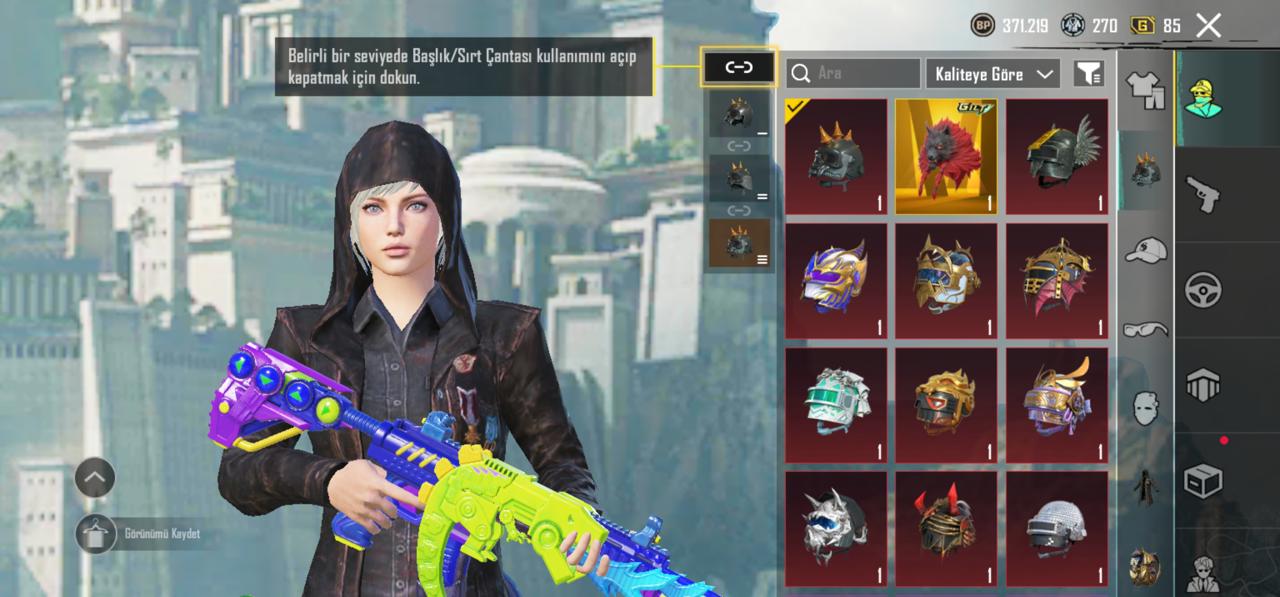Screen dimensions: 1280x597
Task: Open the Kaliteye Göre sort dropdown
Action: click(992, 73)
